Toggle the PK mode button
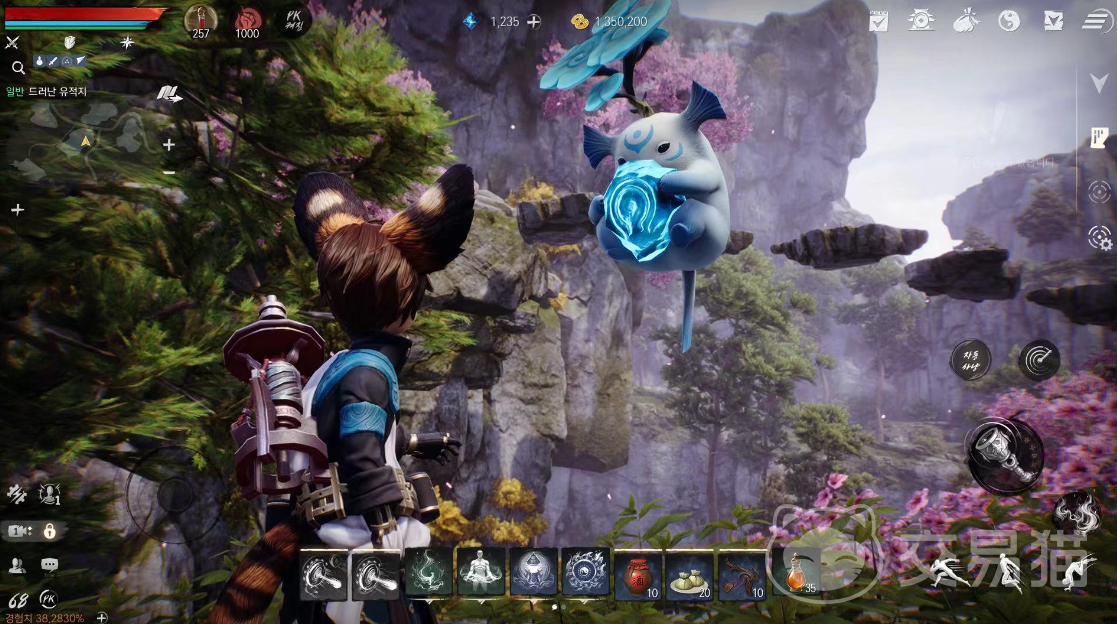This screenshot has height=624, width=1117. (293, 20)
